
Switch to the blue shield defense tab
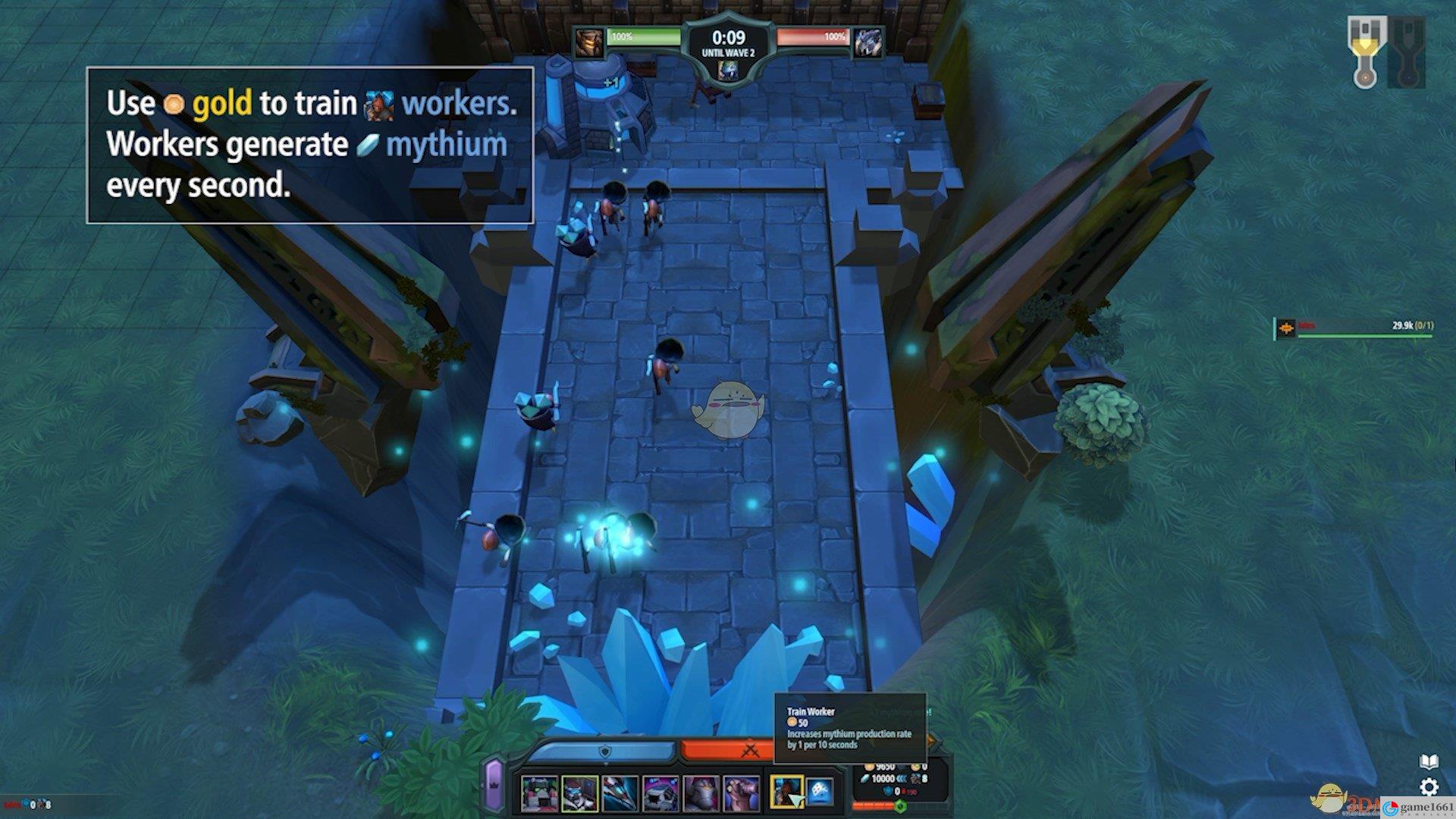click(x=604, y=751)
